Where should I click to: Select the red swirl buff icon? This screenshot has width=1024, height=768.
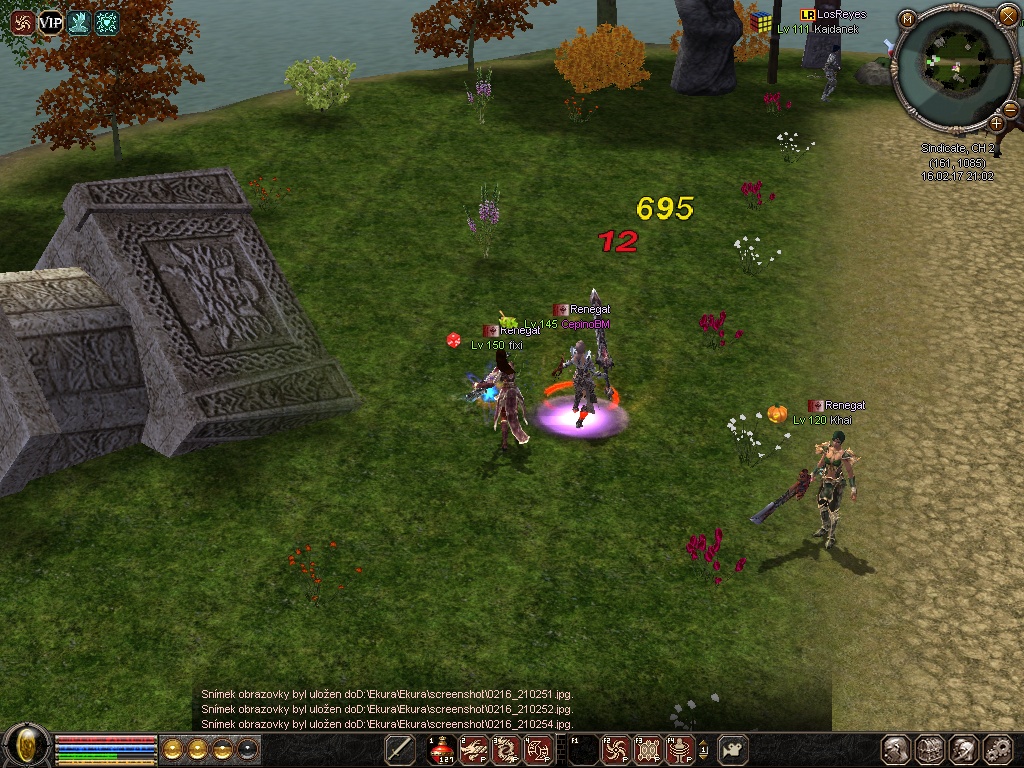click(22, 22)
